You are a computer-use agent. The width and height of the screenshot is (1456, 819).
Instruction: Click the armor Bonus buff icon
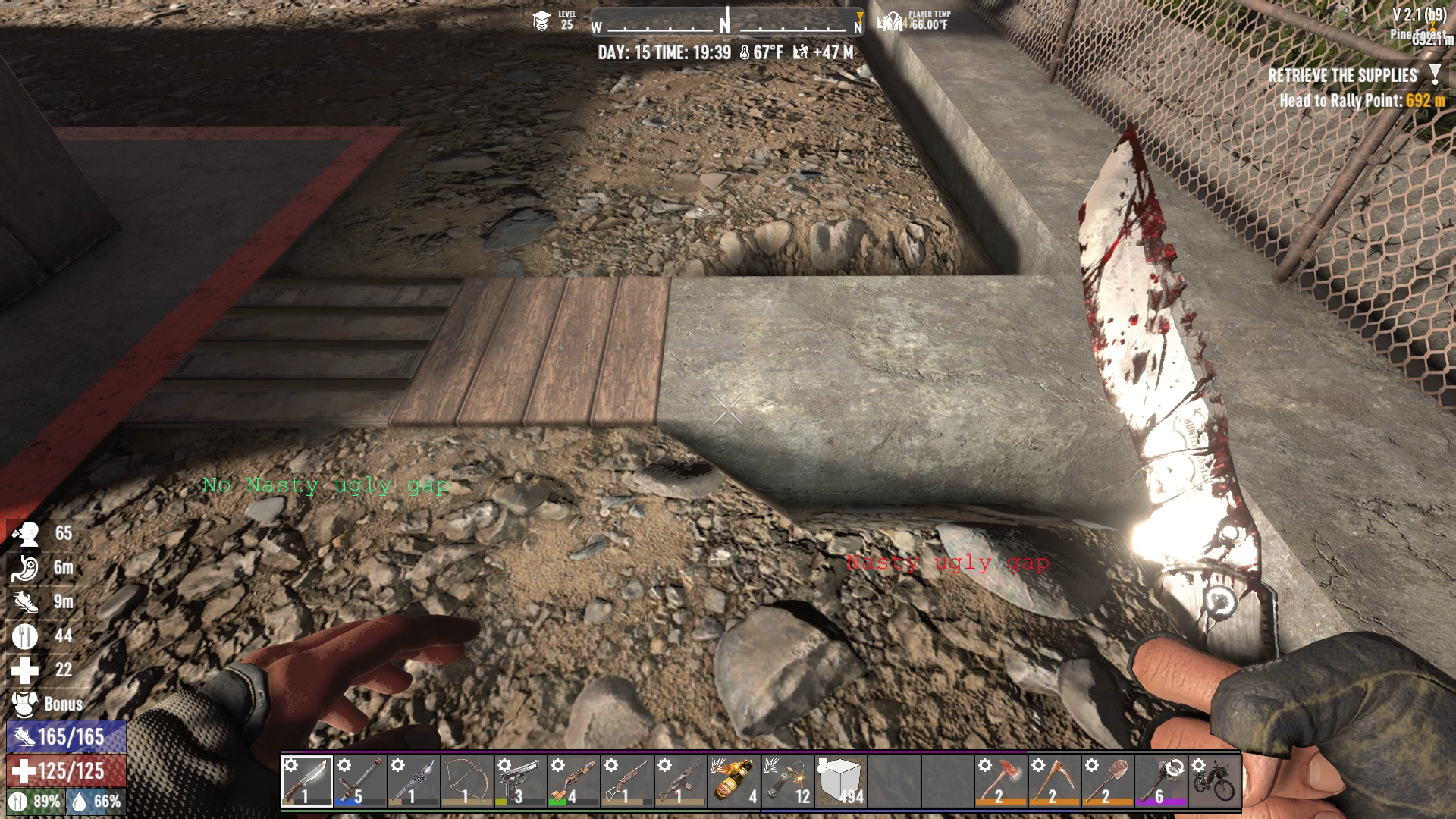click(x=25, y=704)
